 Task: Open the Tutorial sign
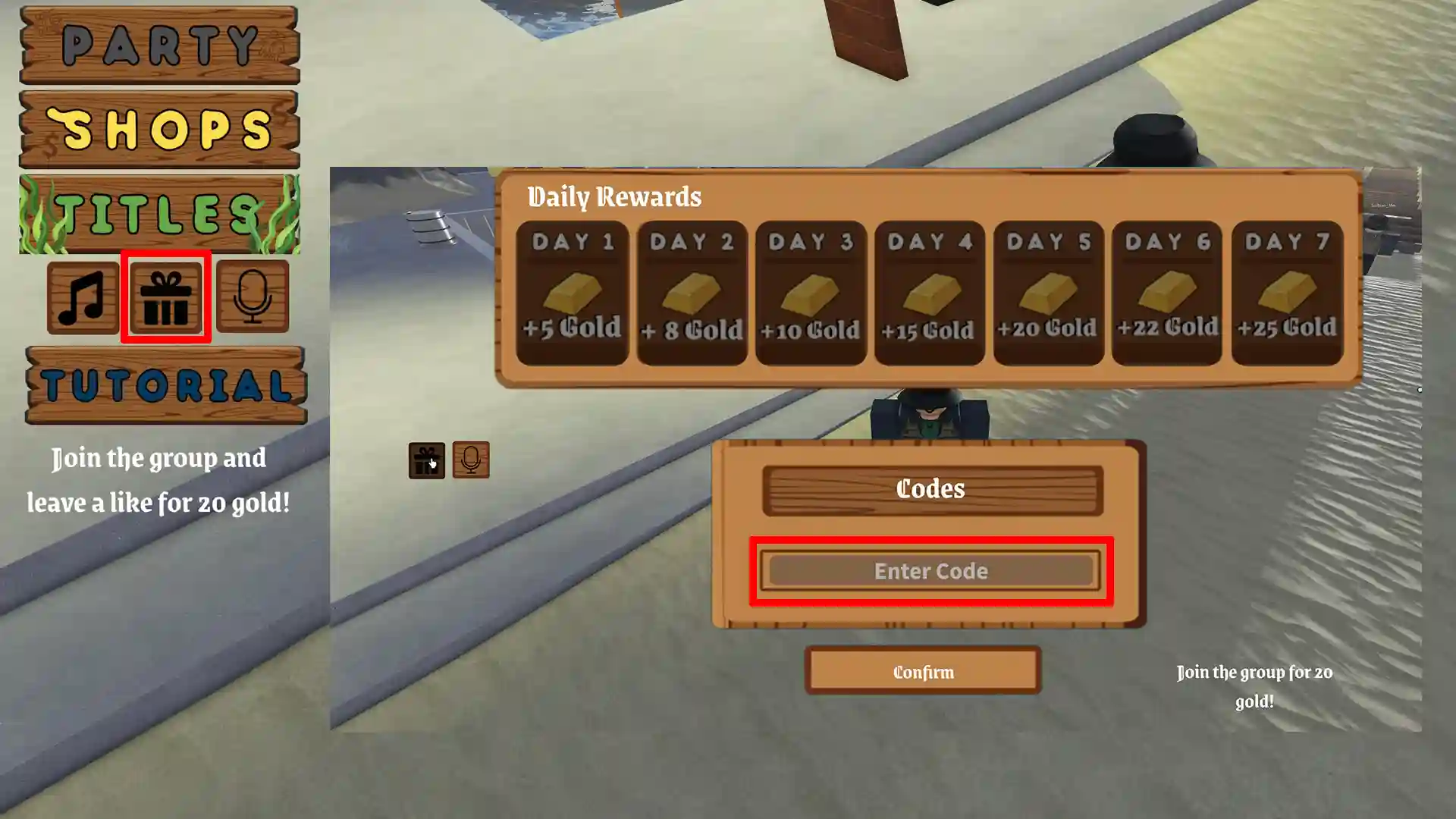coord(166,385)
